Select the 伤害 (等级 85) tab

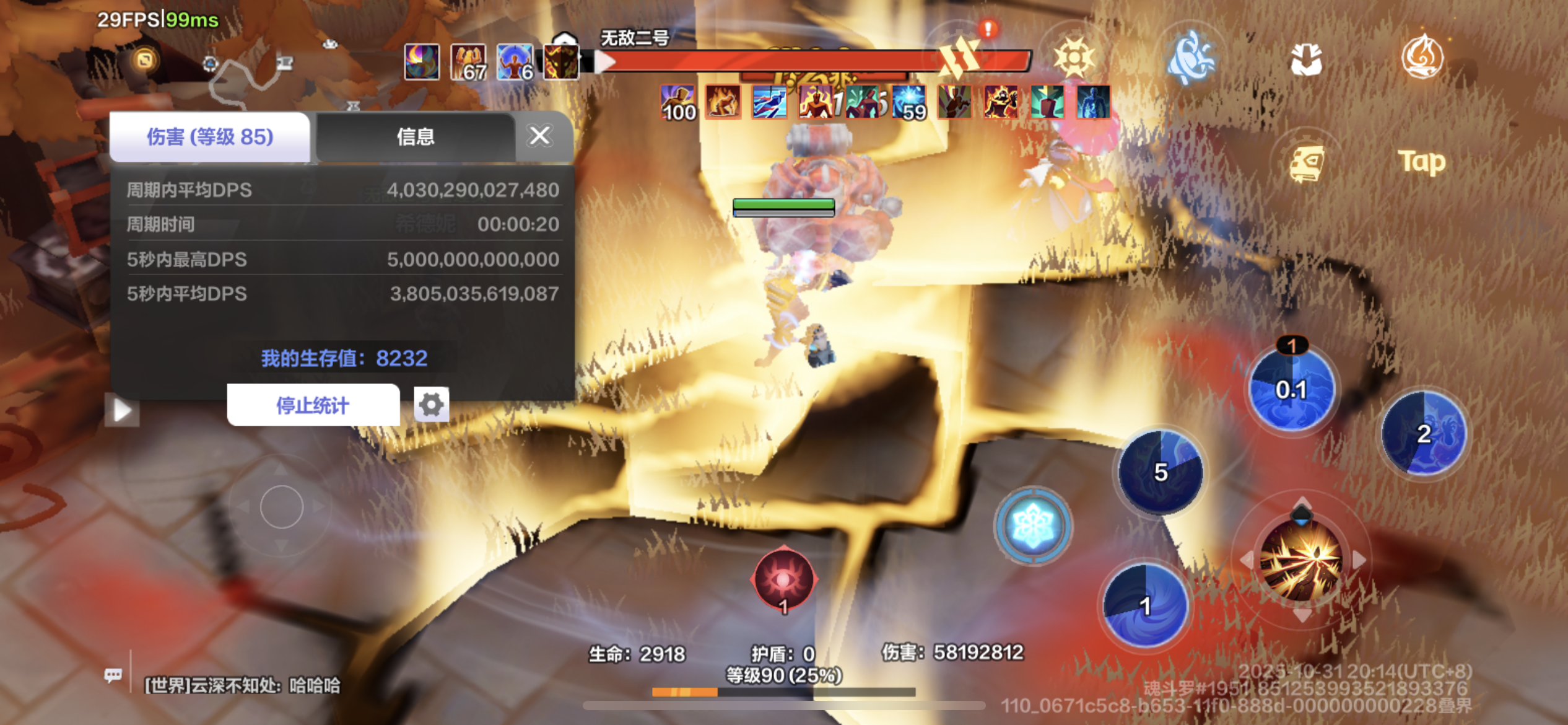point(211,138)
